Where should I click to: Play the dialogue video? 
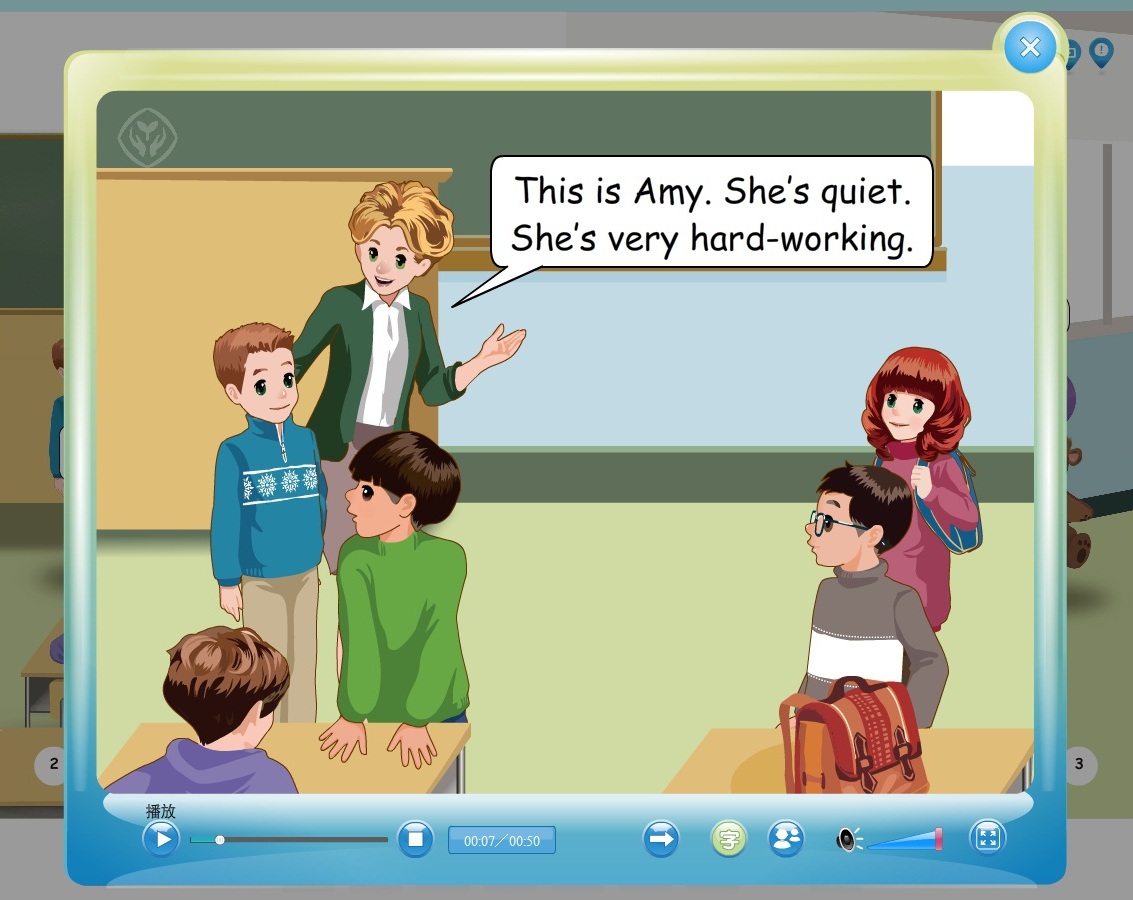161,838
